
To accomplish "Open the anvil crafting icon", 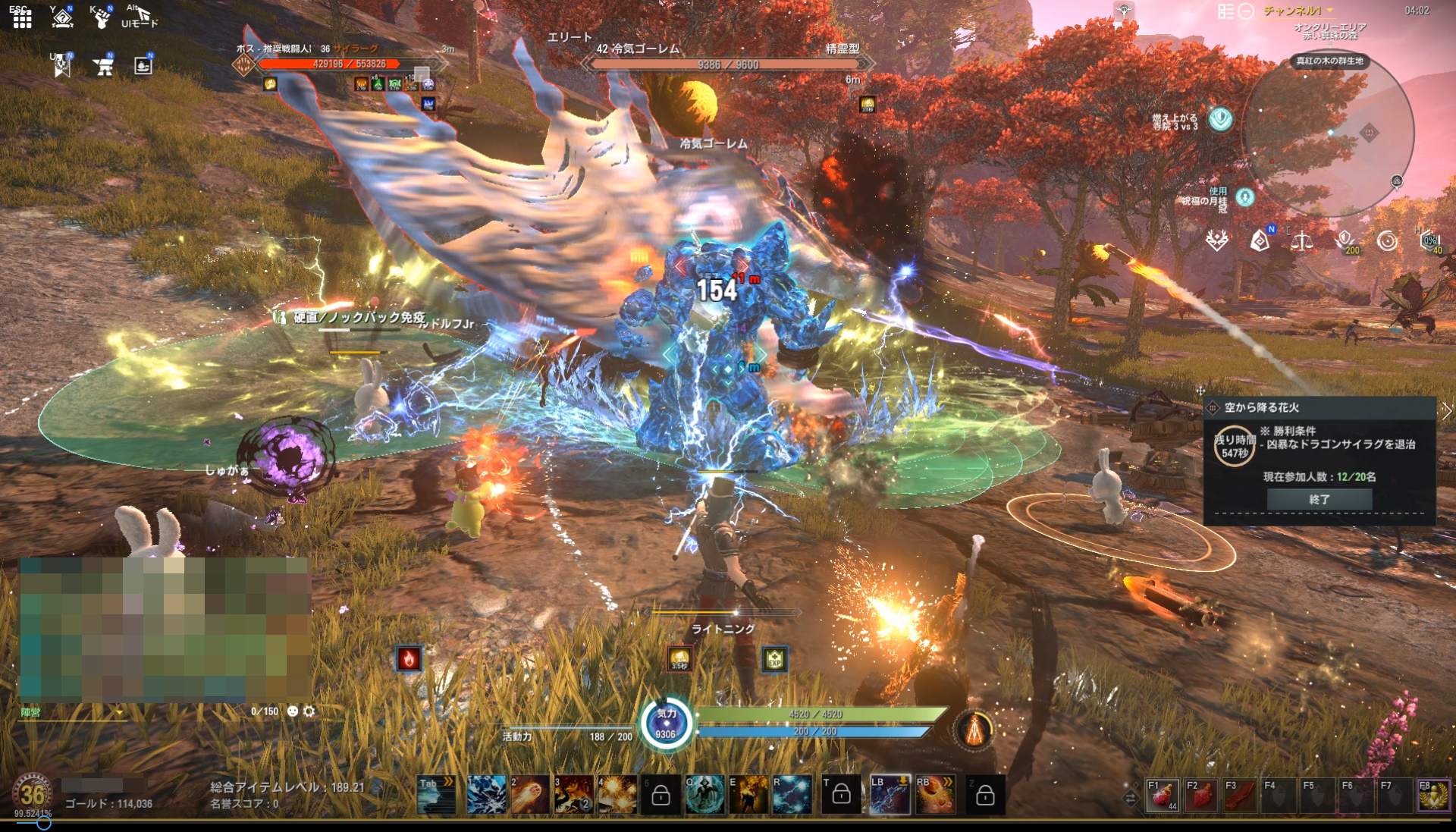I will [103, 67].
